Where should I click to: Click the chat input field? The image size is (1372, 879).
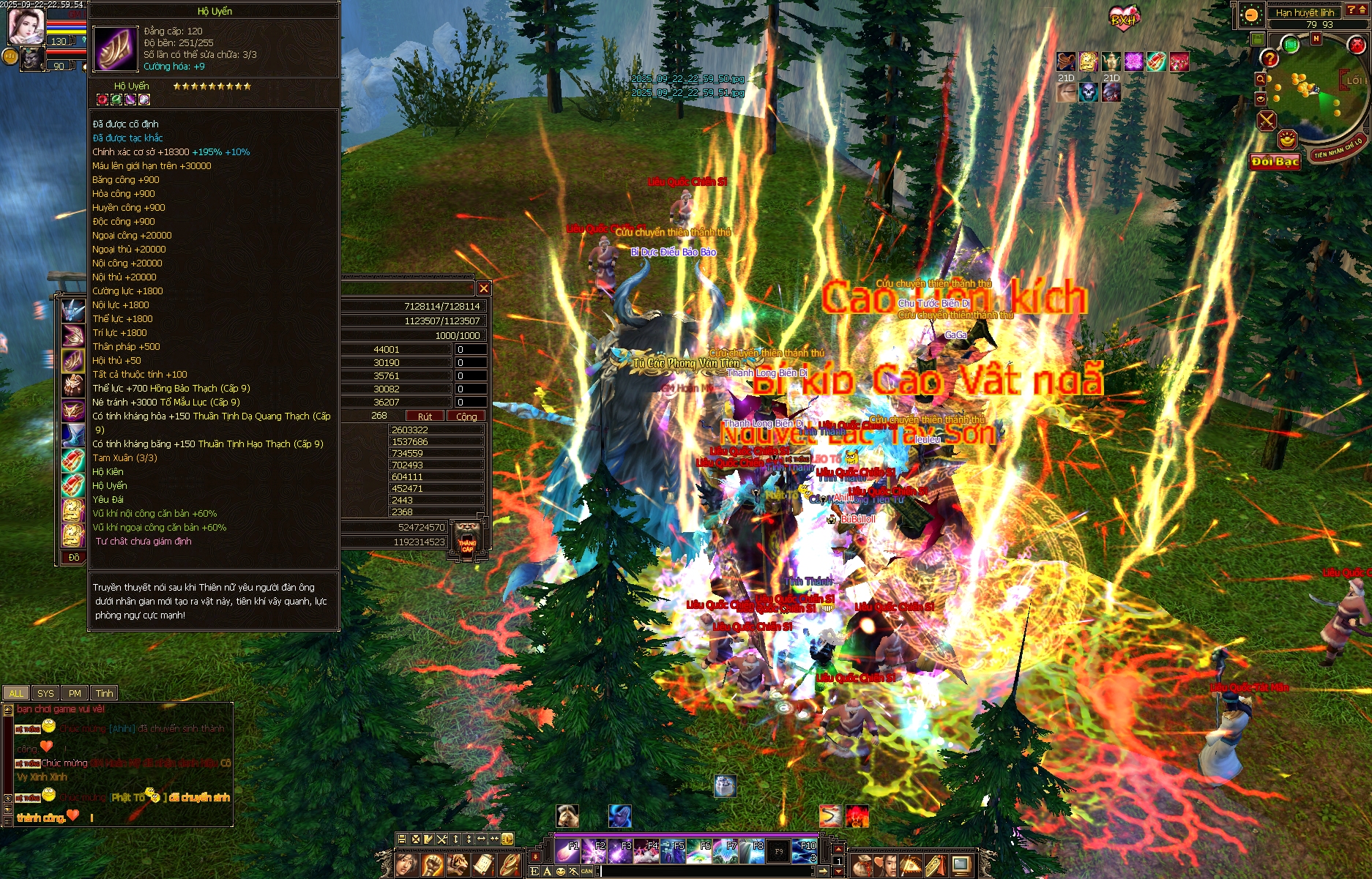pyautogui.click(x=703, y=871)
